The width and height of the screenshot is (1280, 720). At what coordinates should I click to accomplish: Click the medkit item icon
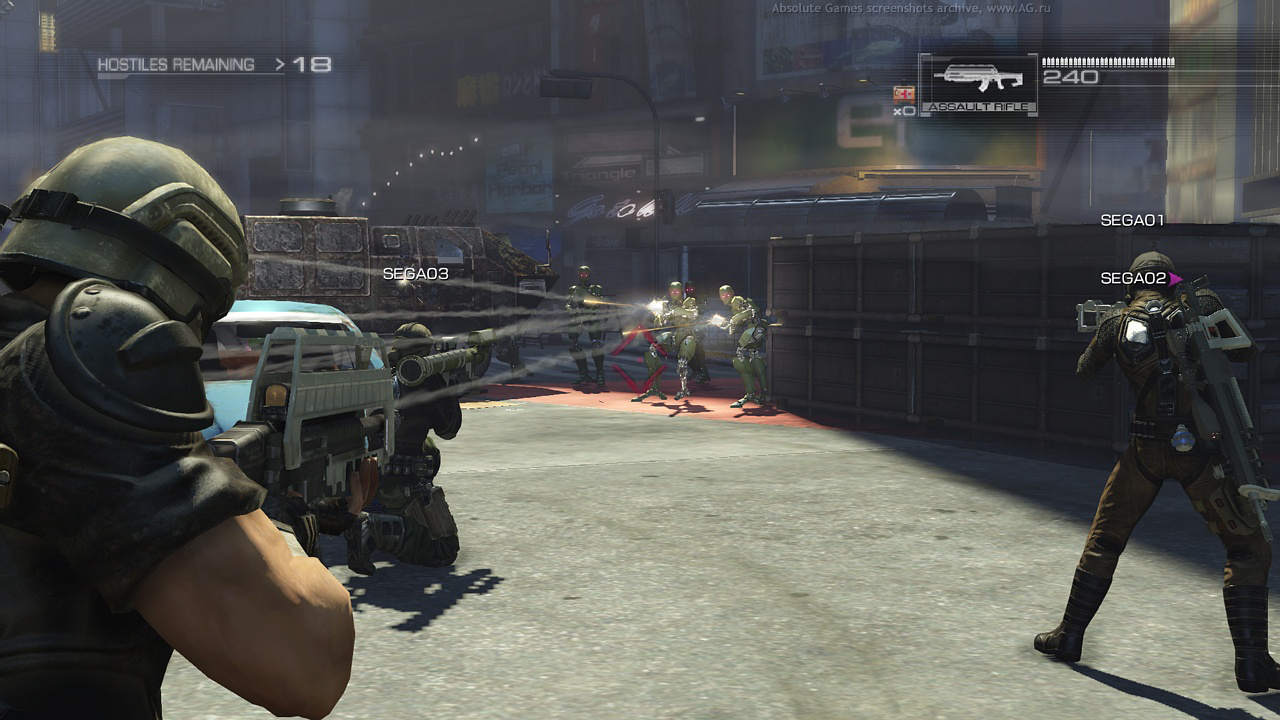point(902,93)
